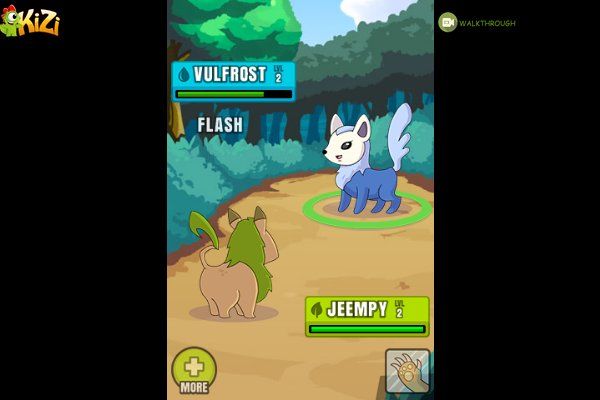This screenshot has height=400, width=600.
Task: Activate the paw claw attack icon
Action: click(x=407, y=370)
